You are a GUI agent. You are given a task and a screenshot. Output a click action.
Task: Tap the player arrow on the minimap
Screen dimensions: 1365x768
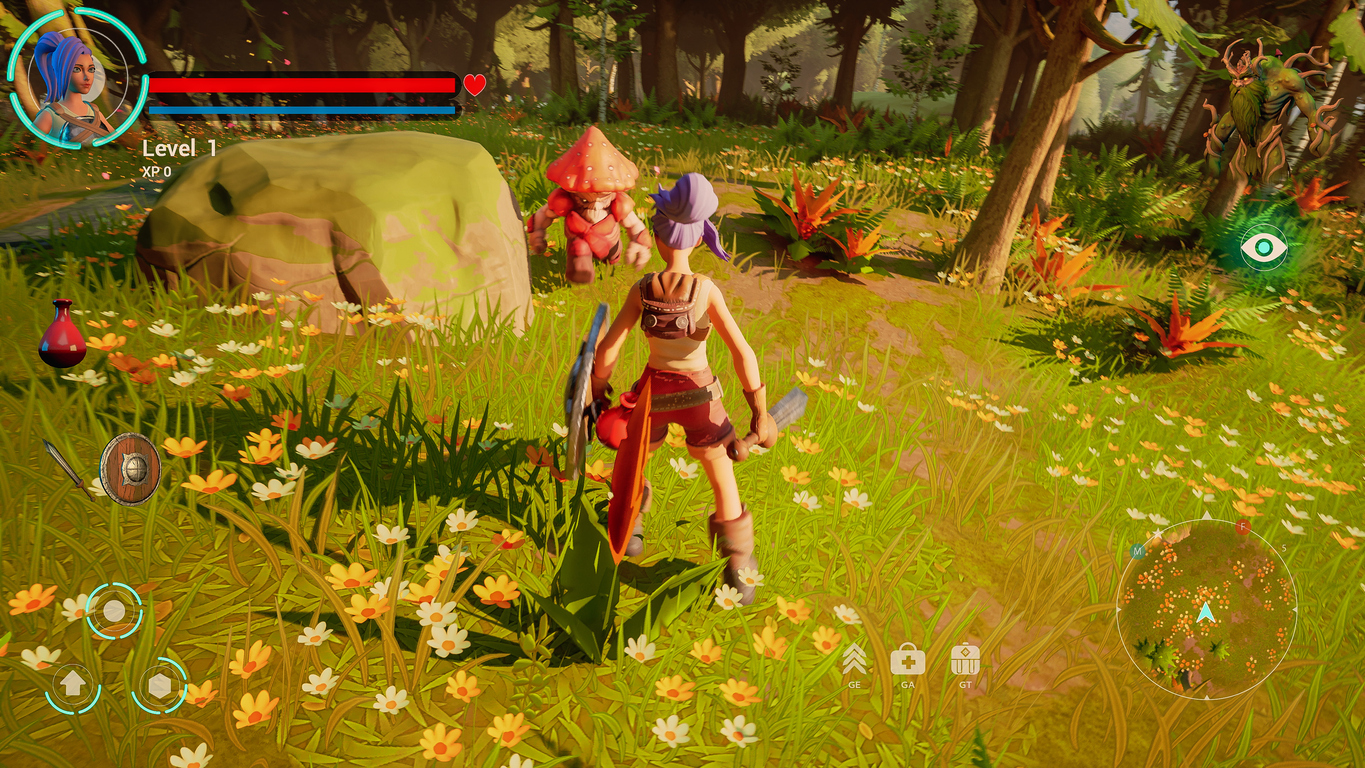click(1207, 612)
